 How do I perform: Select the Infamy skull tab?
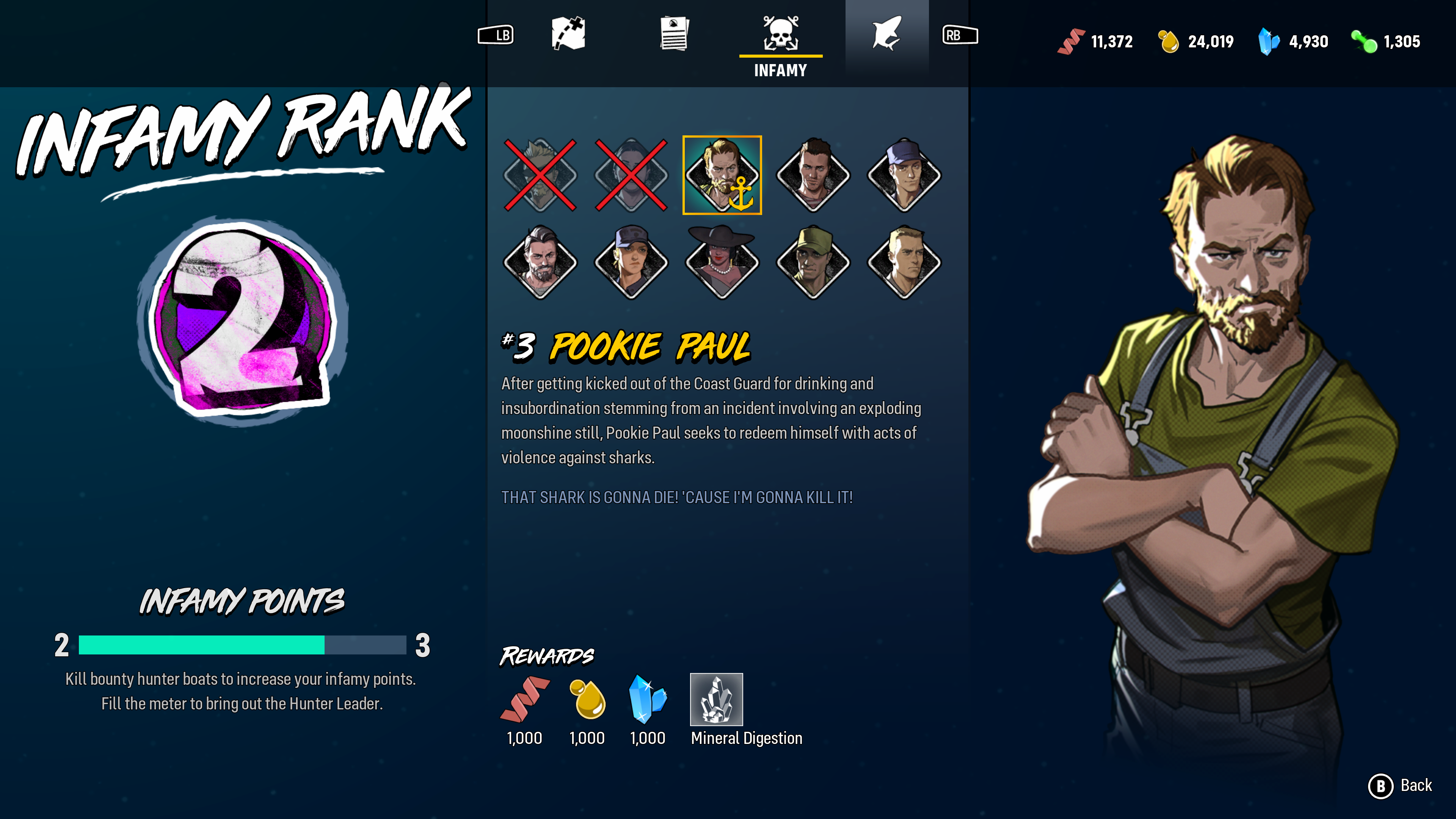coord(781,35)
